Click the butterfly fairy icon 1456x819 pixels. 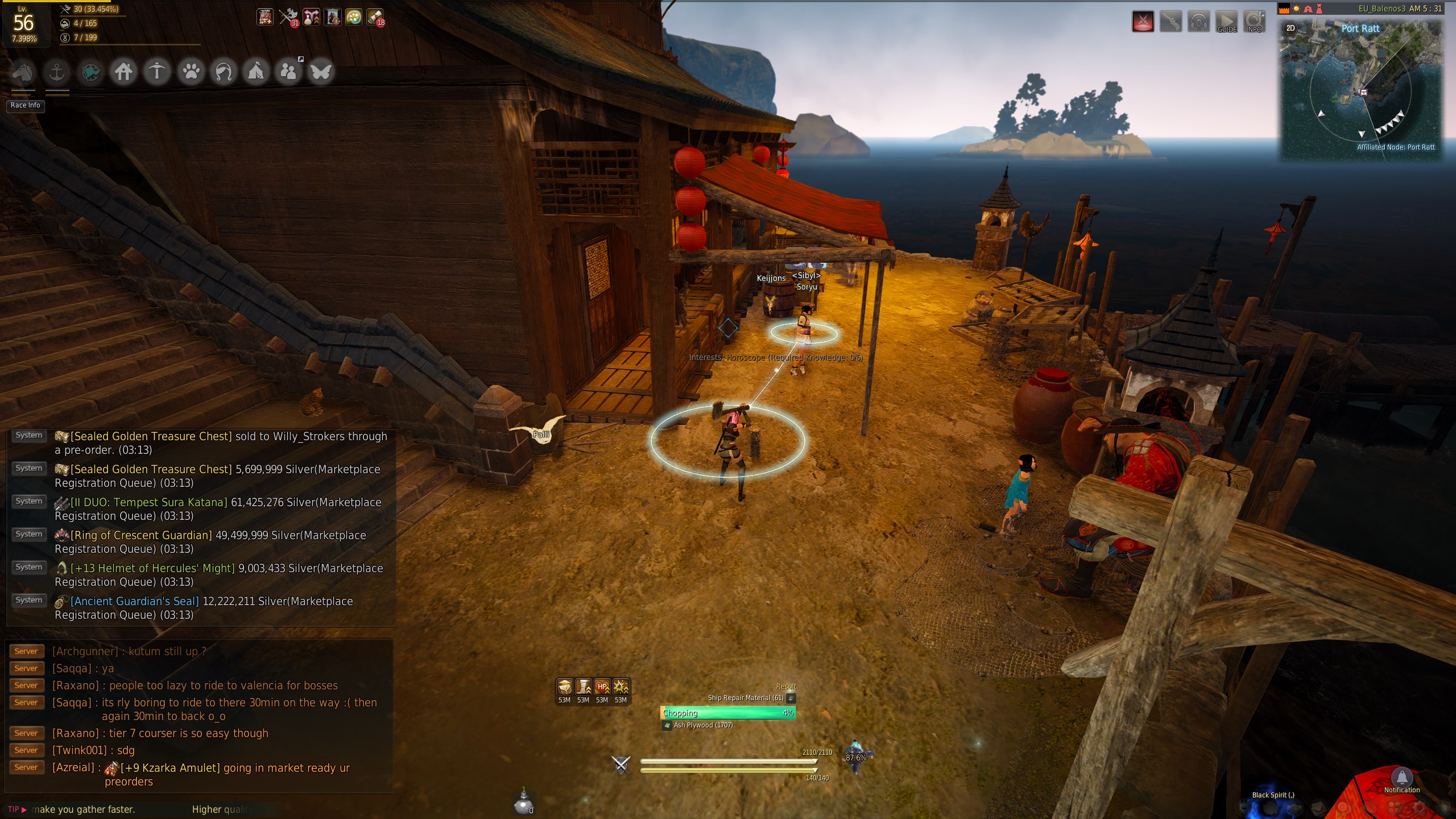point(321,72)
